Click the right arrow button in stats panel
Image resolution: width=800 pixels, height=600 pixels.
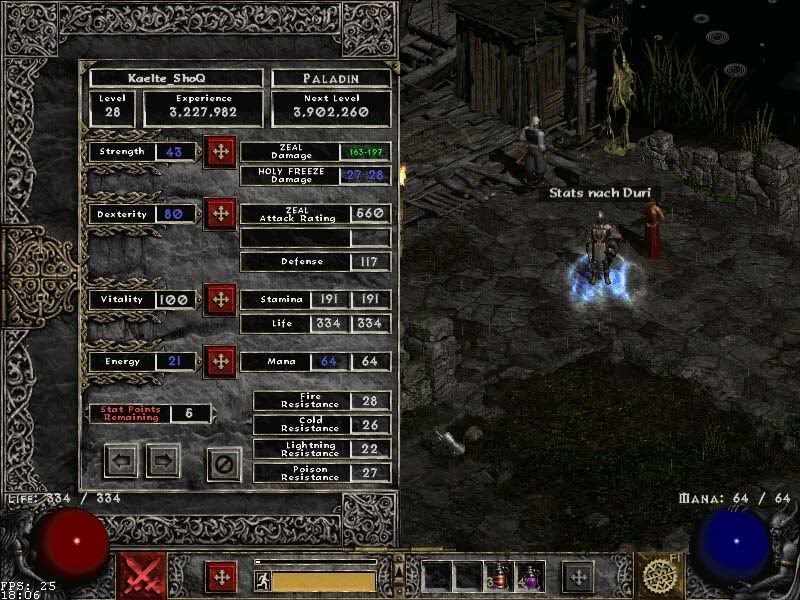click(163, 461)
